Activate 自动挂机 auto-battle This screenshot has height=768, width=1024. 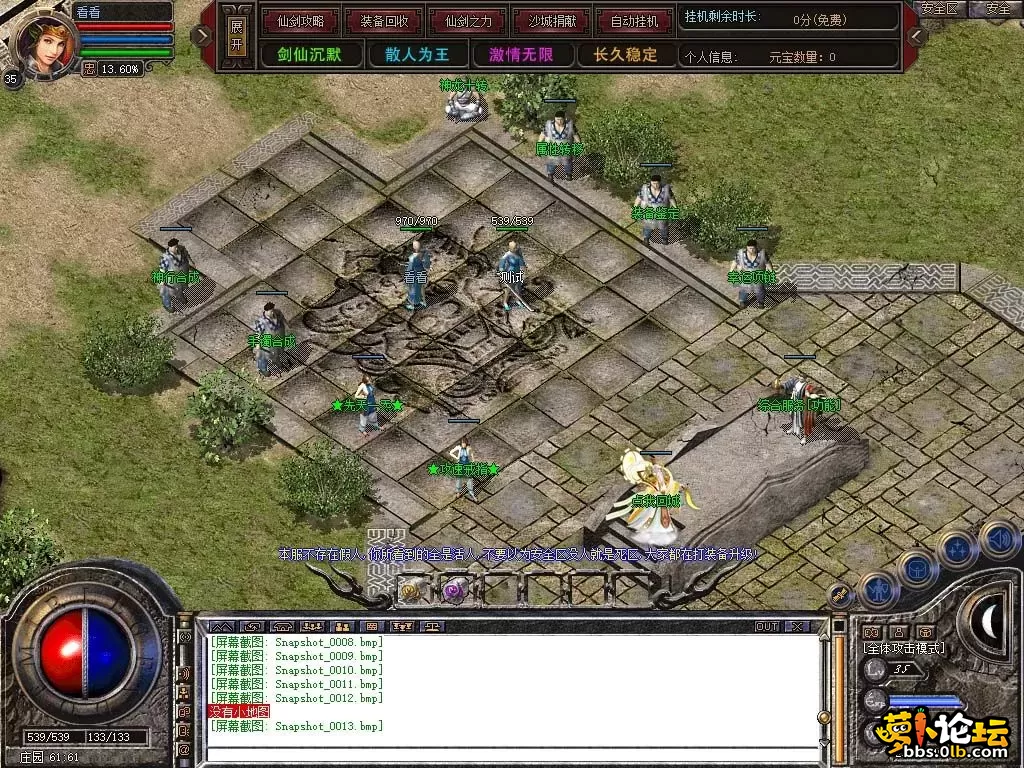[x=634, y=20]
